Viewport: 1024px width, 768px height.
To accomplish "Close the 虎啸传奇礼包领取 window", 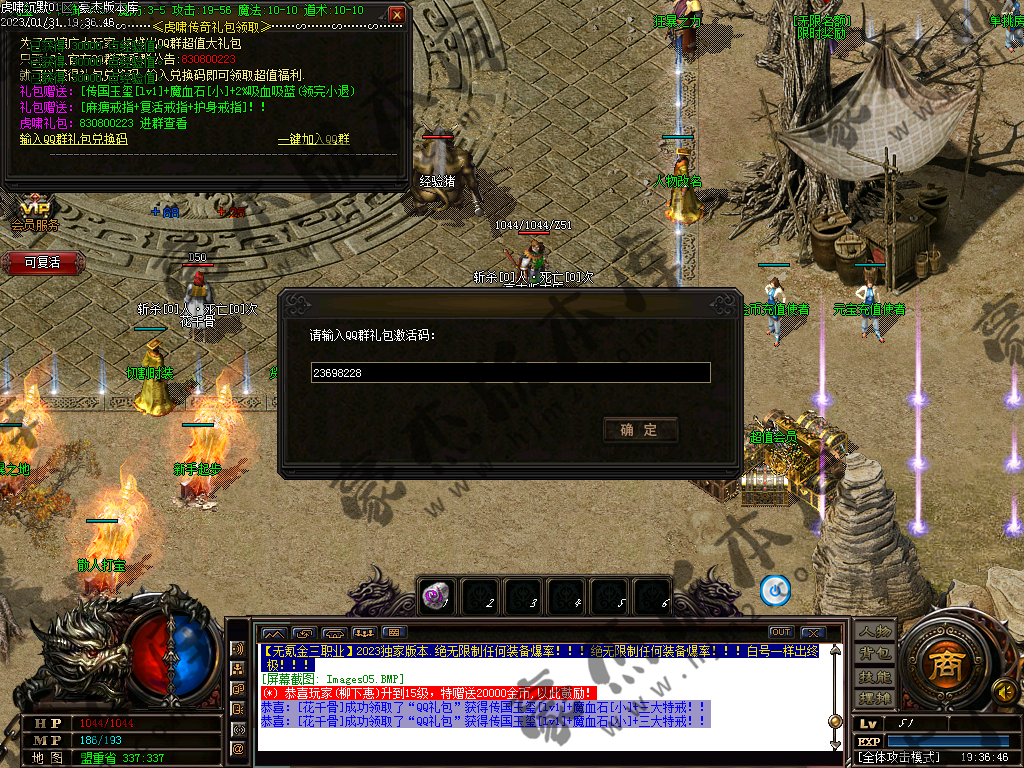I will [397, 15].
